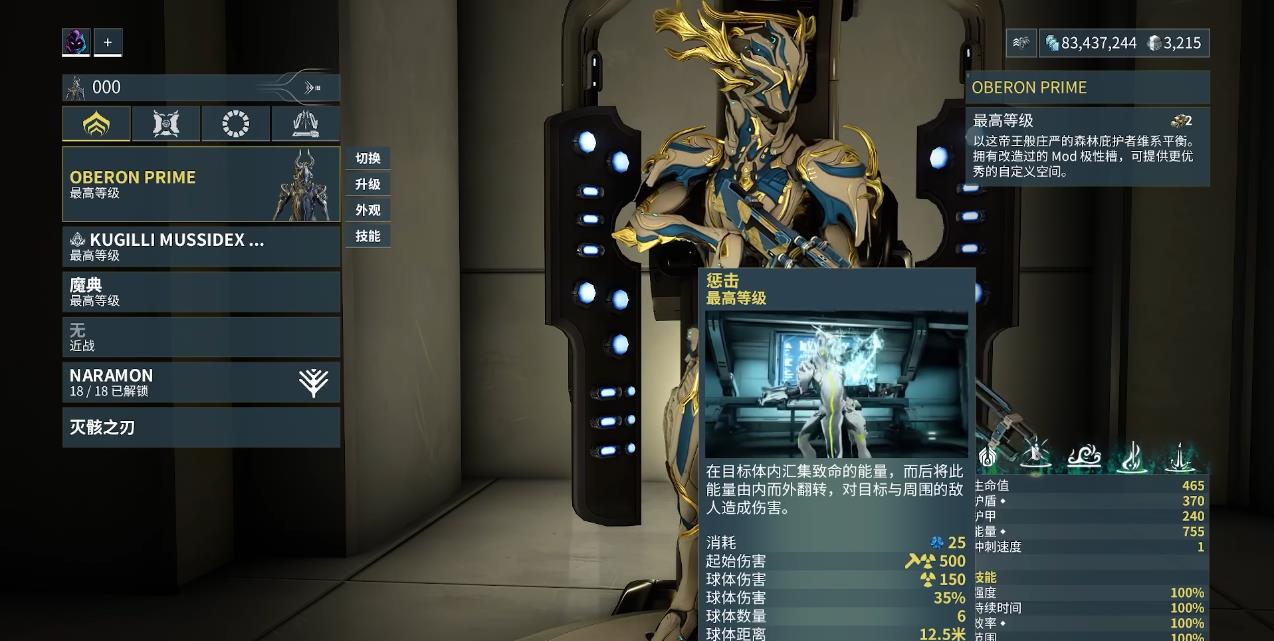Click the 切换 (switch) button
This screenshot has height=641, width=1274.
click(368, 158)
